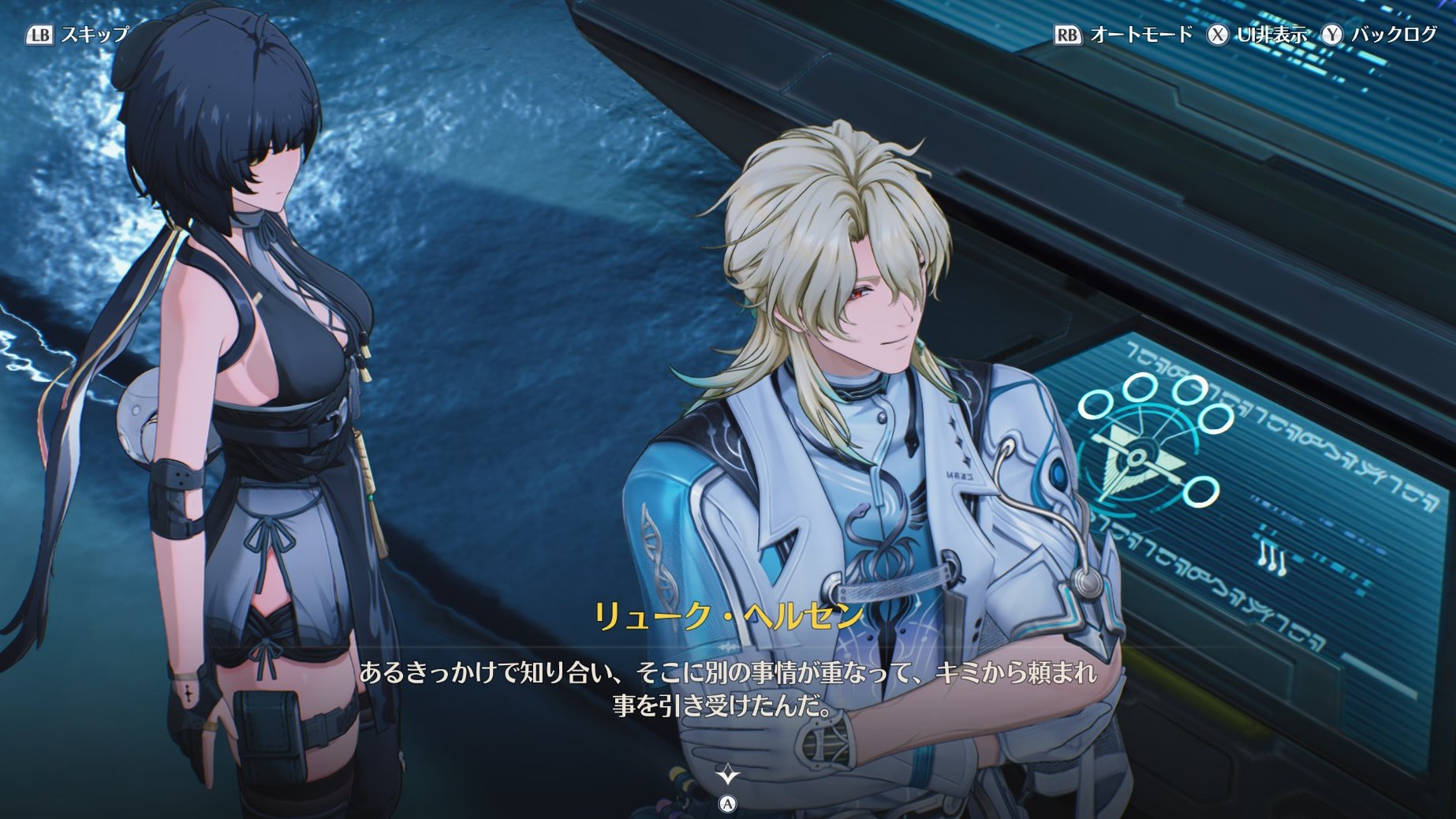1456x819 pixels.
Task: Skip the cutscene via スキップ
Action: pyautogui.click(x=78, y=35)
